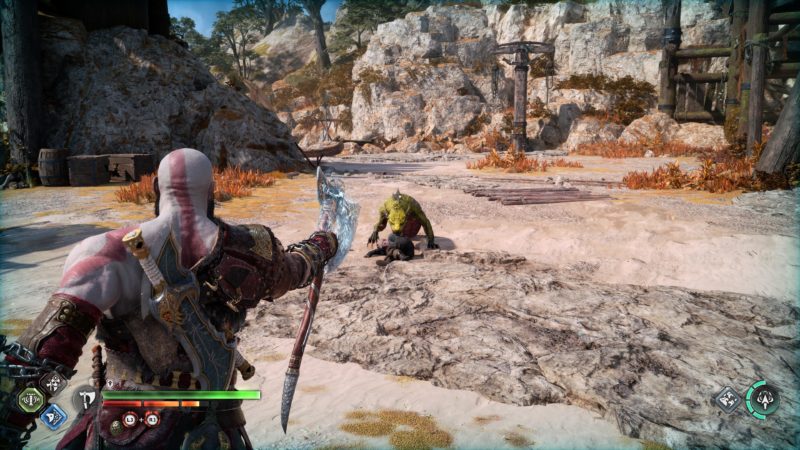Activate the teal-ringed arrow ability icon

764,399
